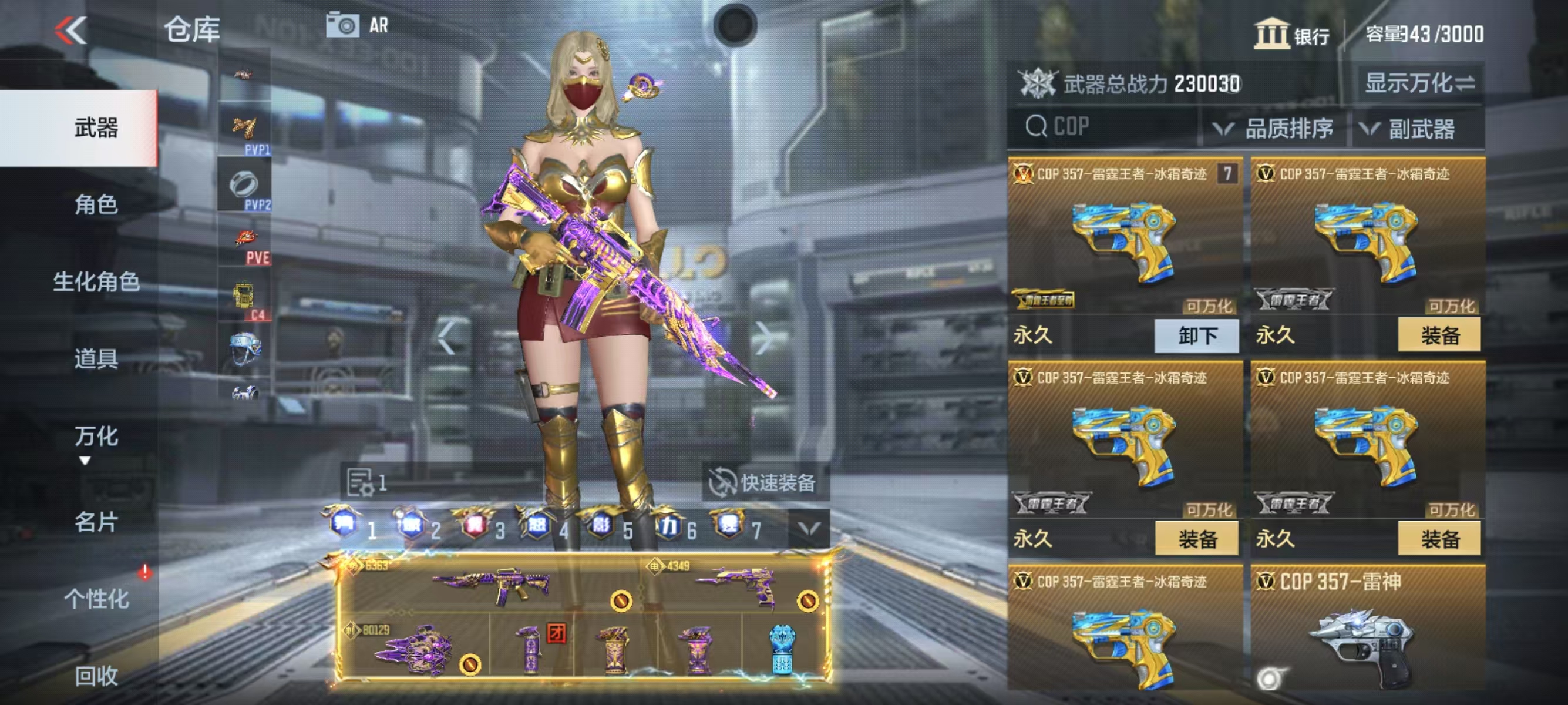Switch to the 名片 name card tab
Screen dimensions: 1568x705
pyautogui.click(x=96, y=522)
